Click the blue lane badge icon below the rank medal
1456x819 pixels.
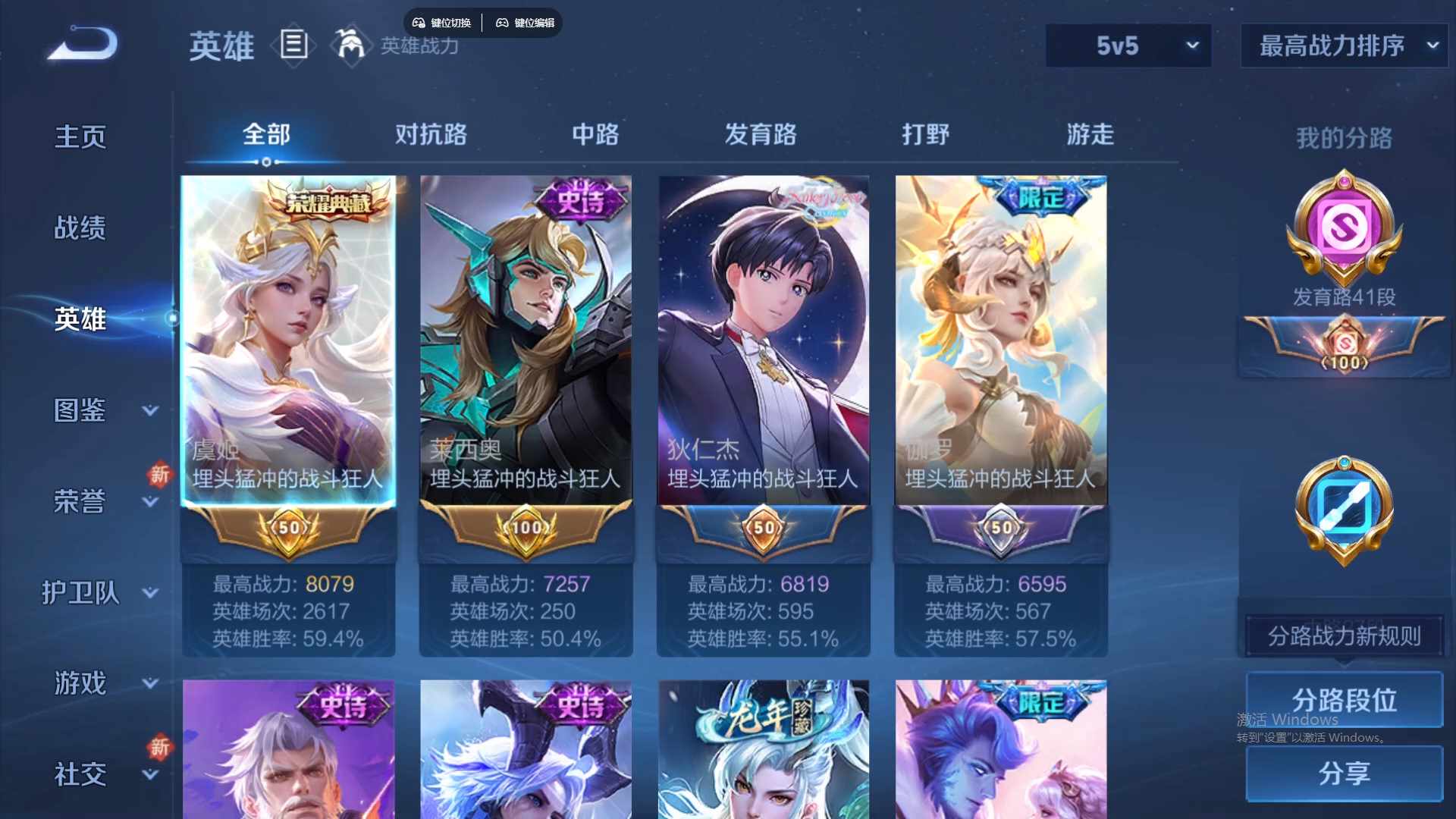[x=1343, y=510]
